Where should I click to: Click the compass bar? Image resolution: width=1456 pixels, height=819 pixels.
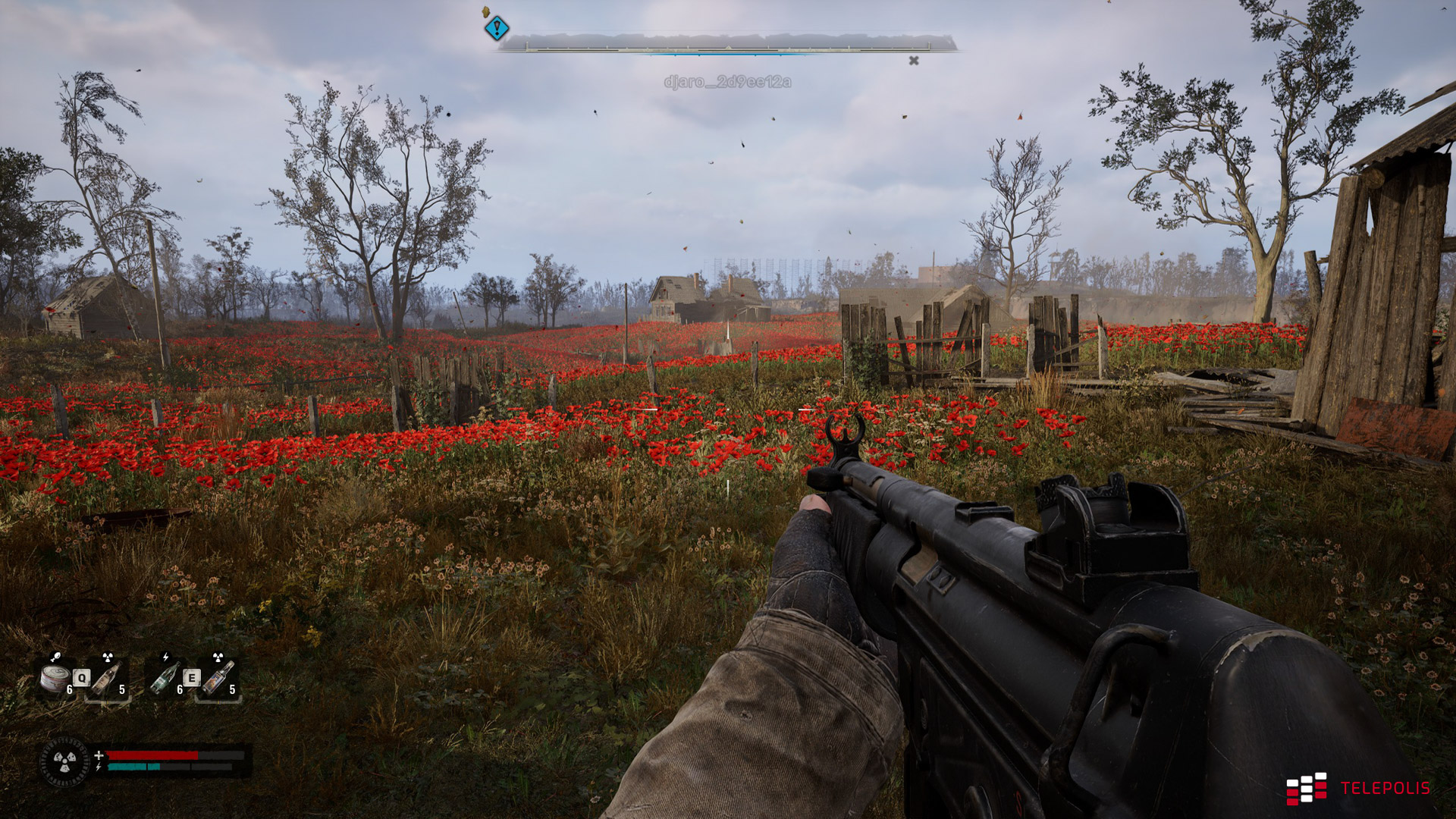coord(726,44)
